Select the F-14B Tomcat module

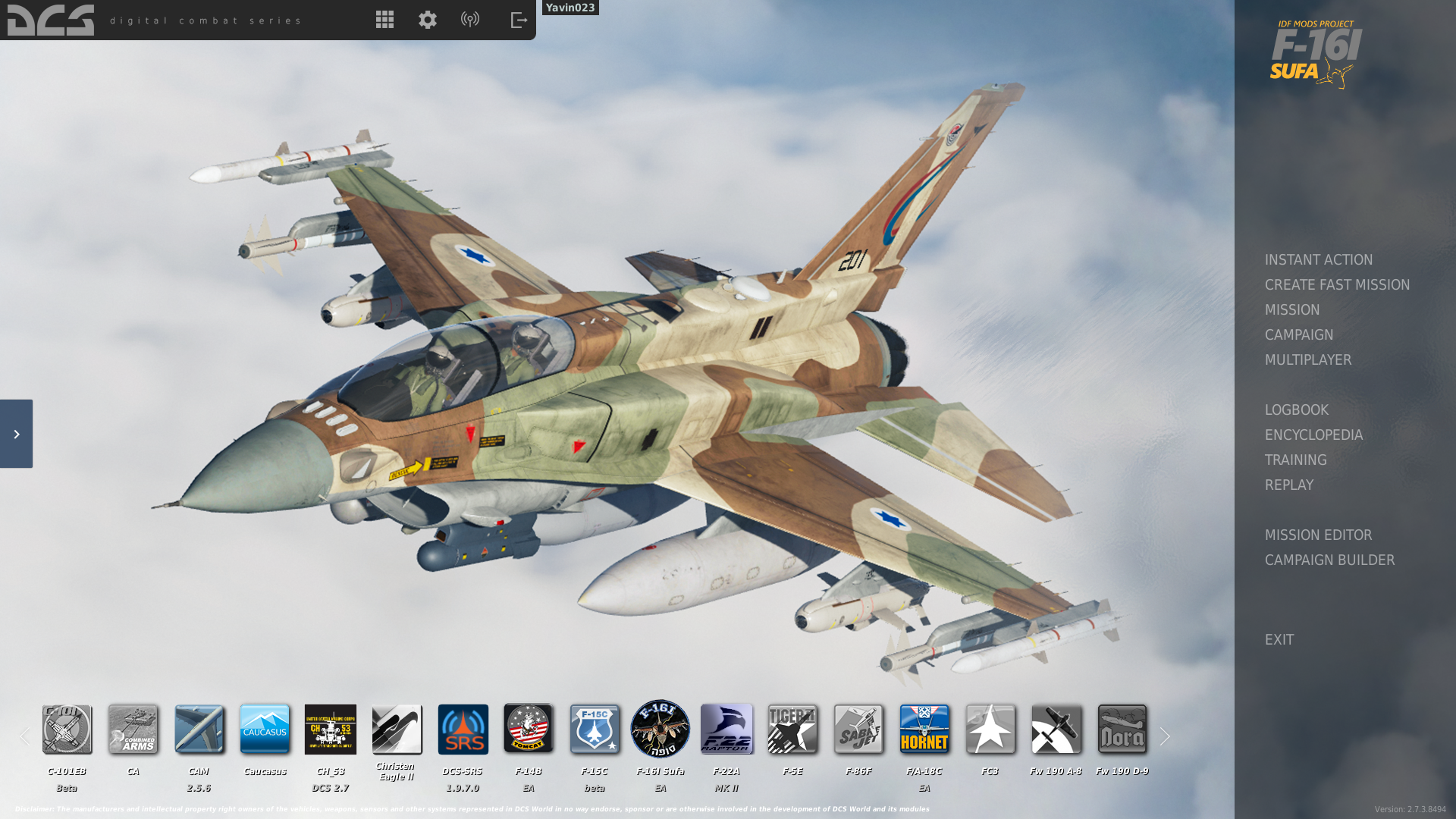point(529,729)
